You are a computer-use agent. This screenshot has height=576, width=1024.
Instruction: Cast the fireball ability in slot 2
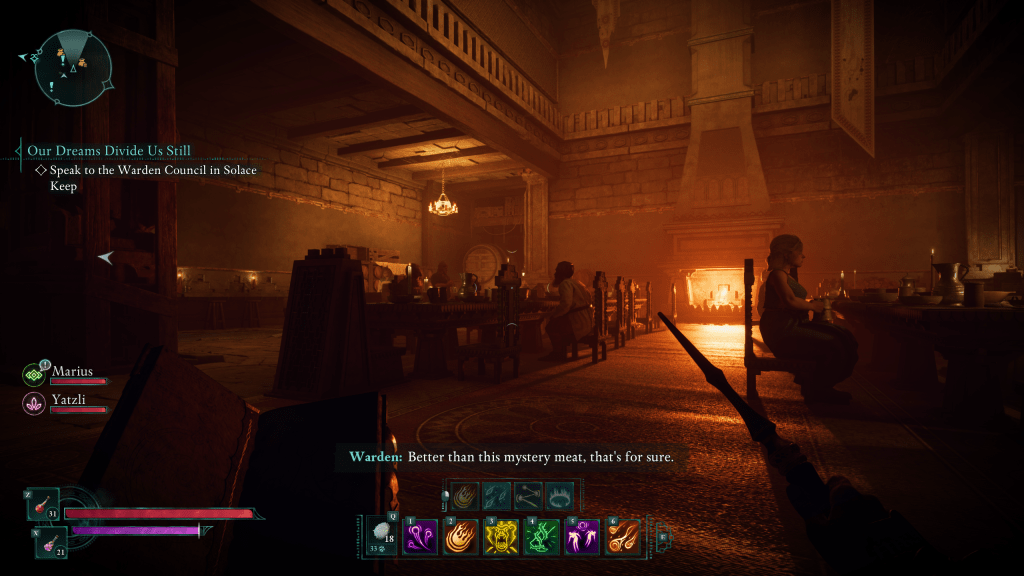coord(461,537)
